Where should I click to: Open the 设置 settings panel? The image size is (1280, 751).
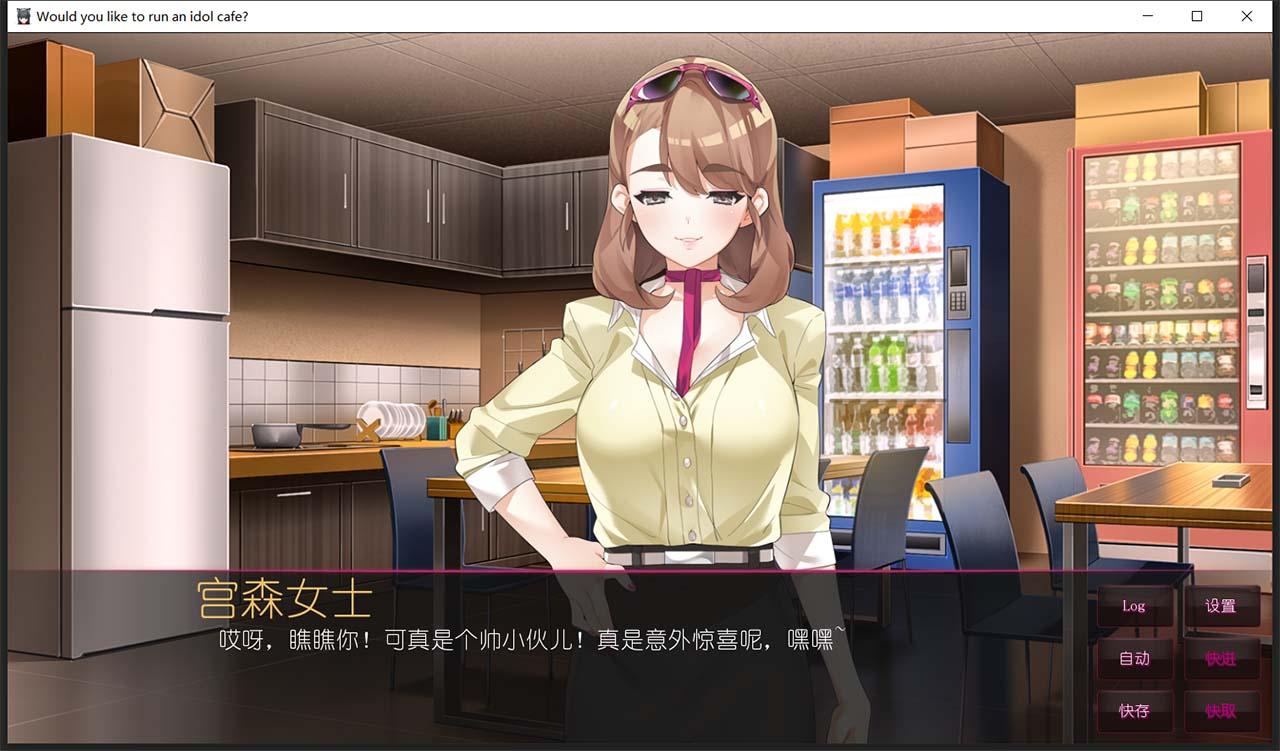pos(1222,605)
